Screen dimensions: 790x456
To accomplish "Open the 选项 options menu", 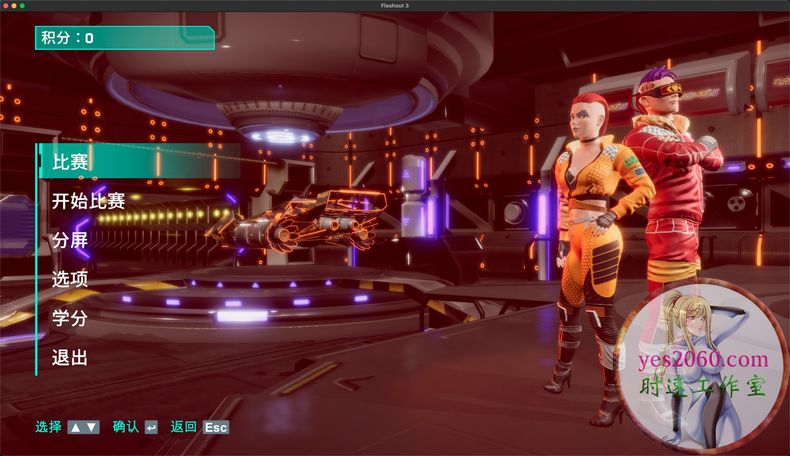I will click(71, 280).
